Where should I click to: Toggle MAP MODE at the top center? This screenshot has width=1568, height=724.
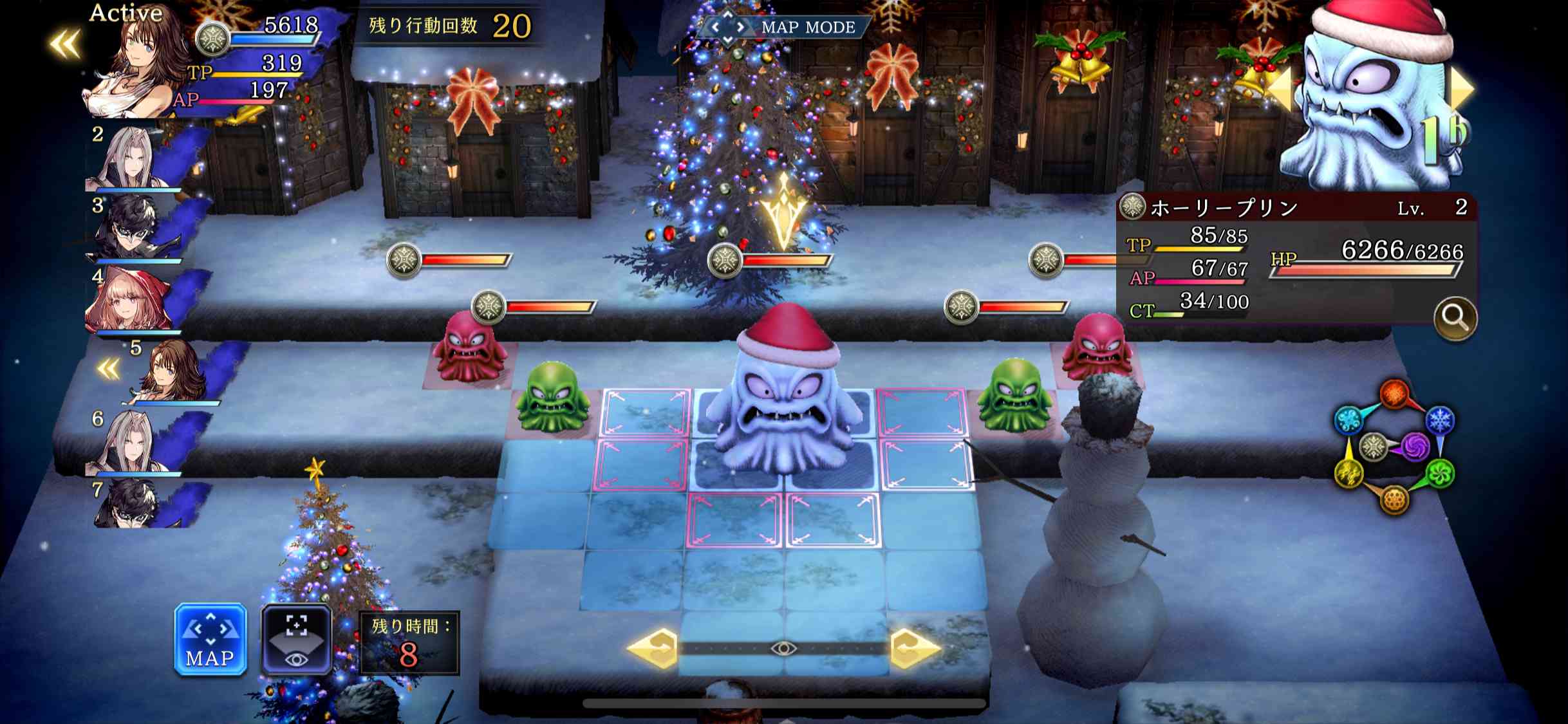[808, 26]
